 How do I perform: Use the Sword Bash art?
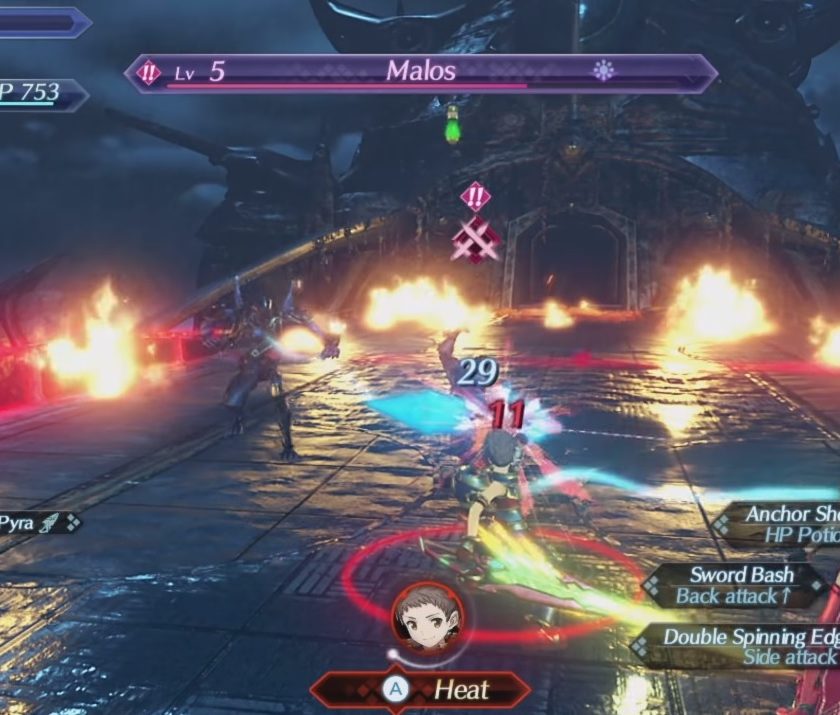[x=742, y=585]
